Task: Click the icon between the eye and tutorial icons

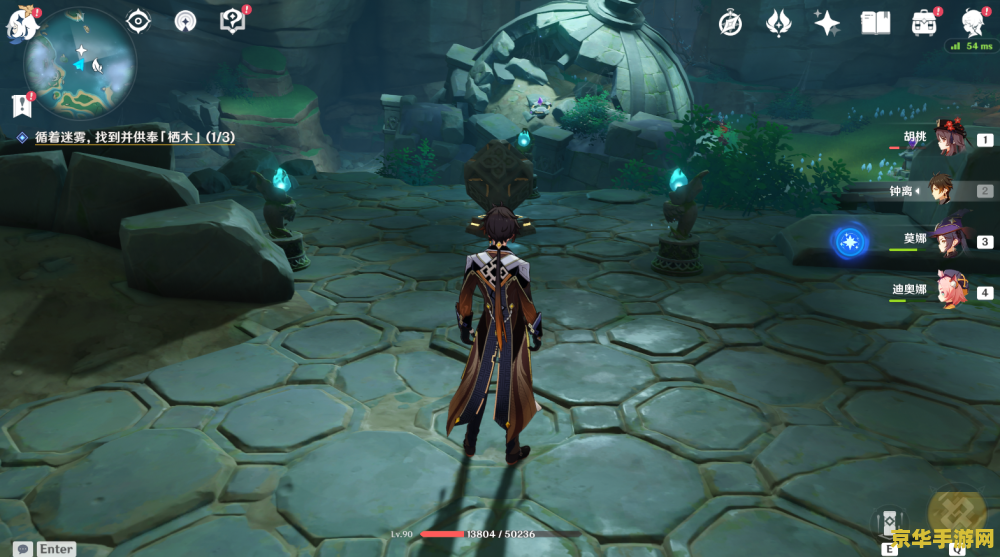Action: [185, 20]
